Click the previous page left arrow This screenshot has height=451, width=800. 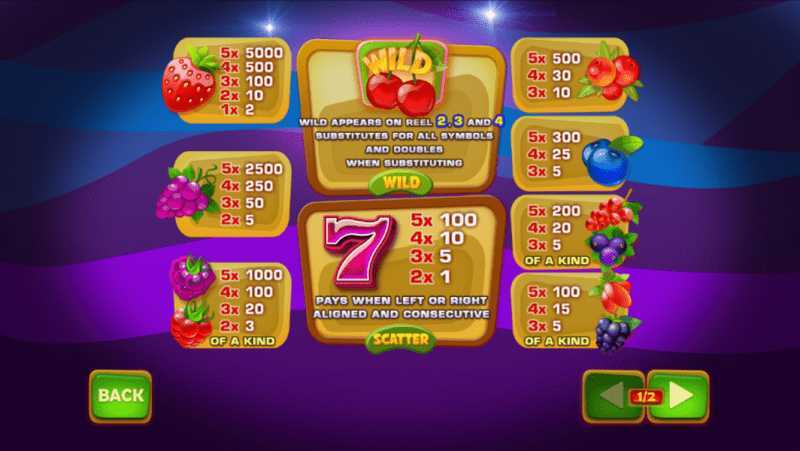point(609,396)
